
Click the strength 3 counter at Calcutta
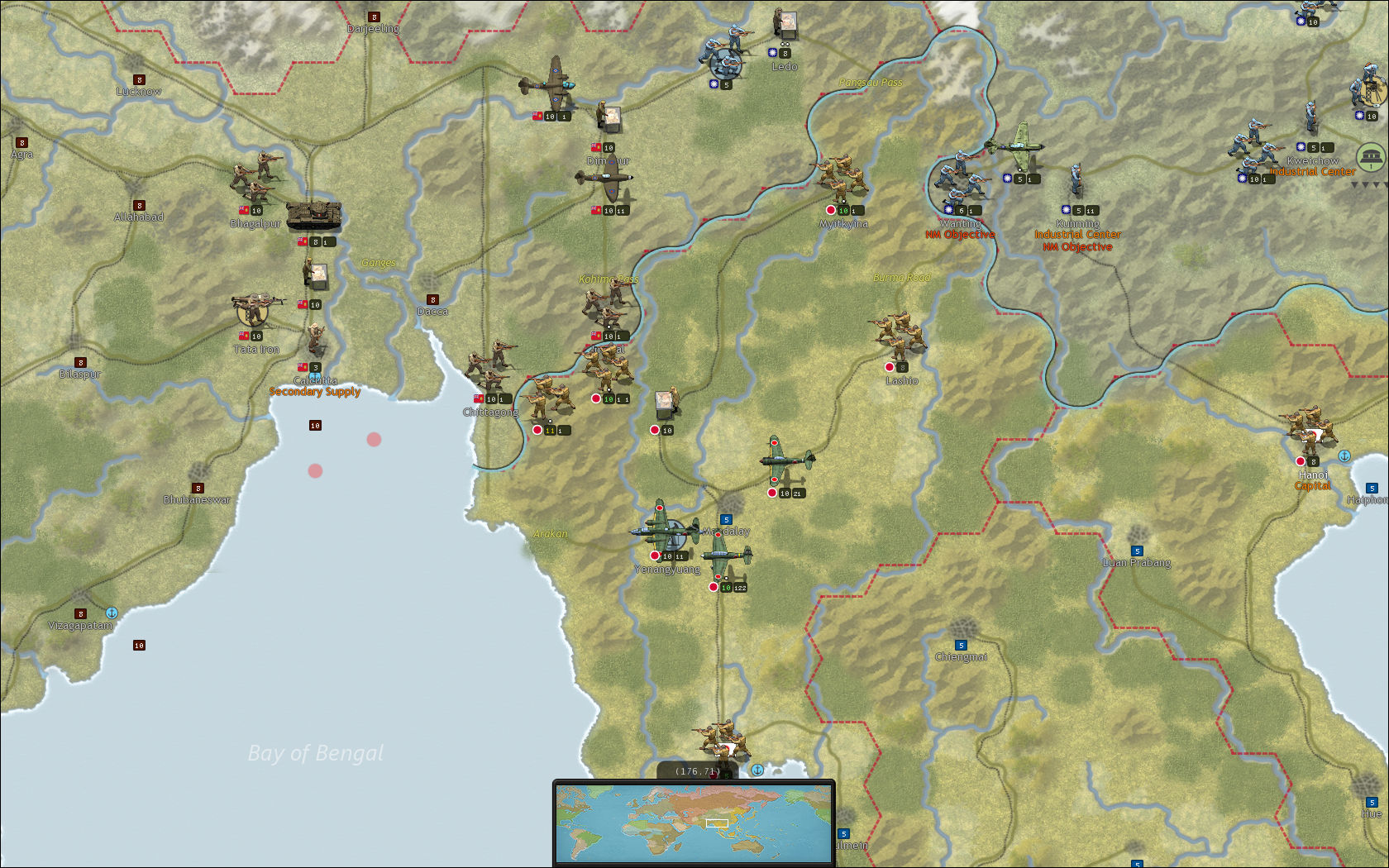point(314,367)
